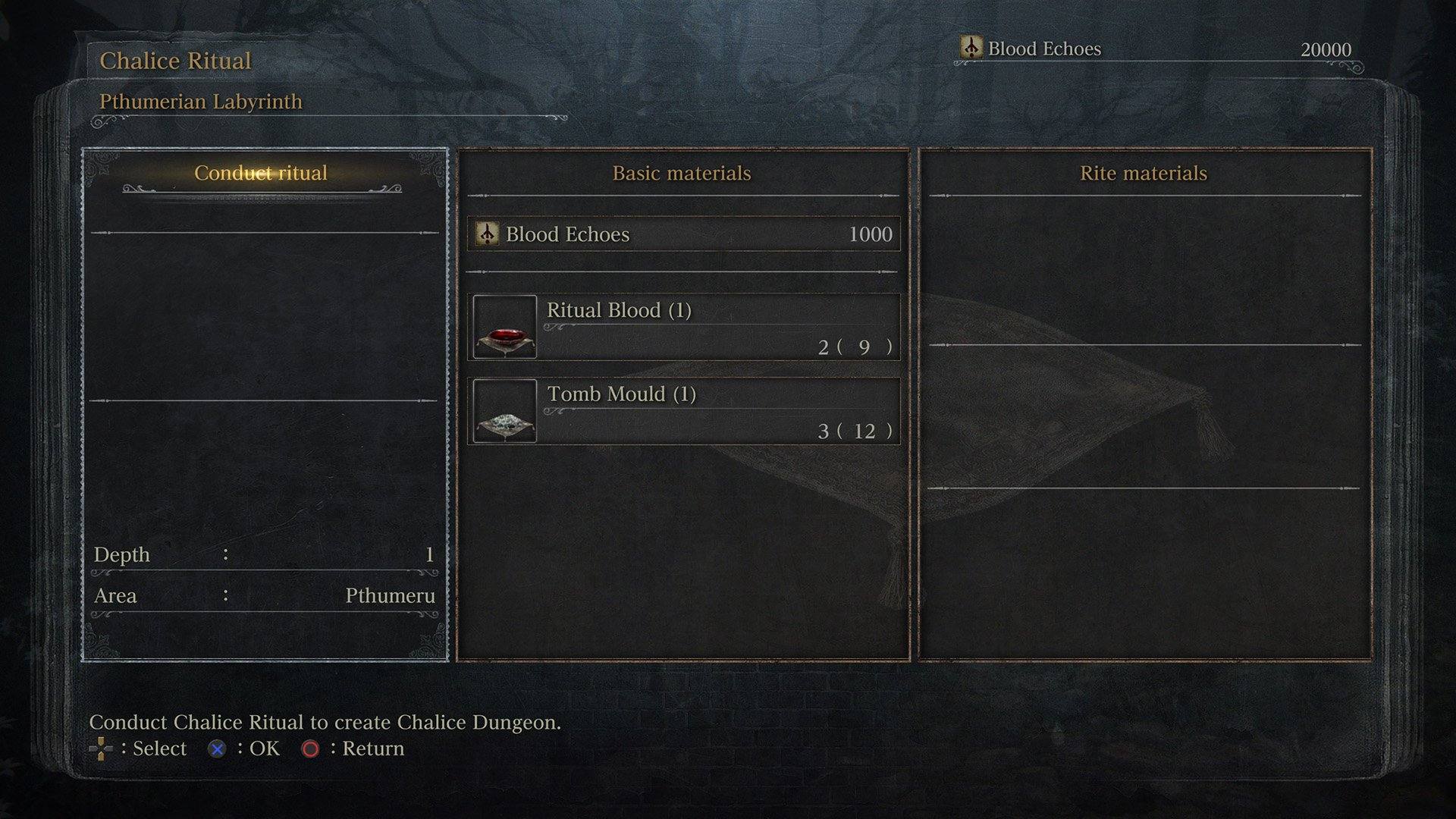Click the Chalice Ritual title
1456x819 pixels.
coord(175,61)
